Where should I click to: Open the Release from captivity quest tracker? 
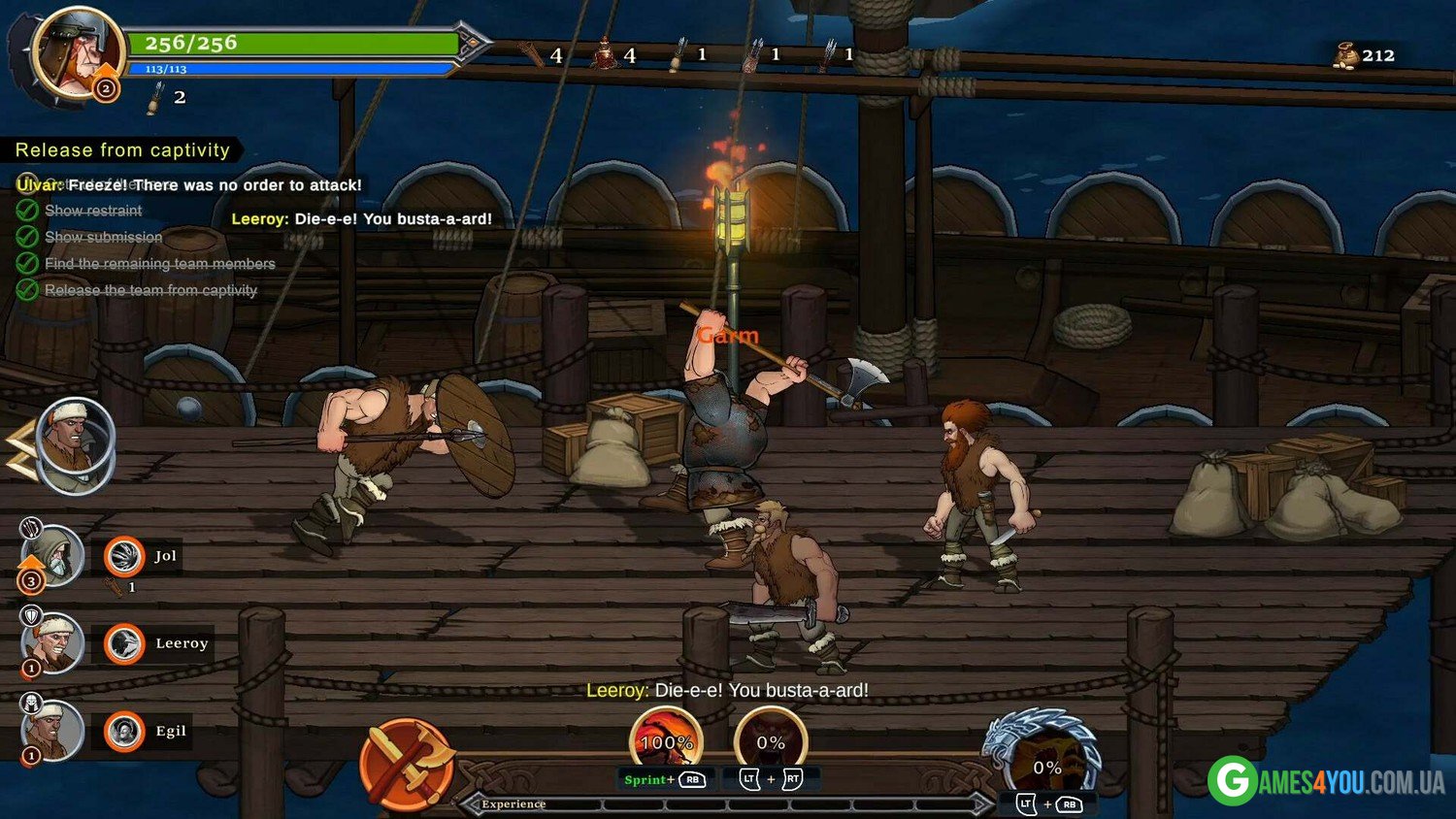122,150
